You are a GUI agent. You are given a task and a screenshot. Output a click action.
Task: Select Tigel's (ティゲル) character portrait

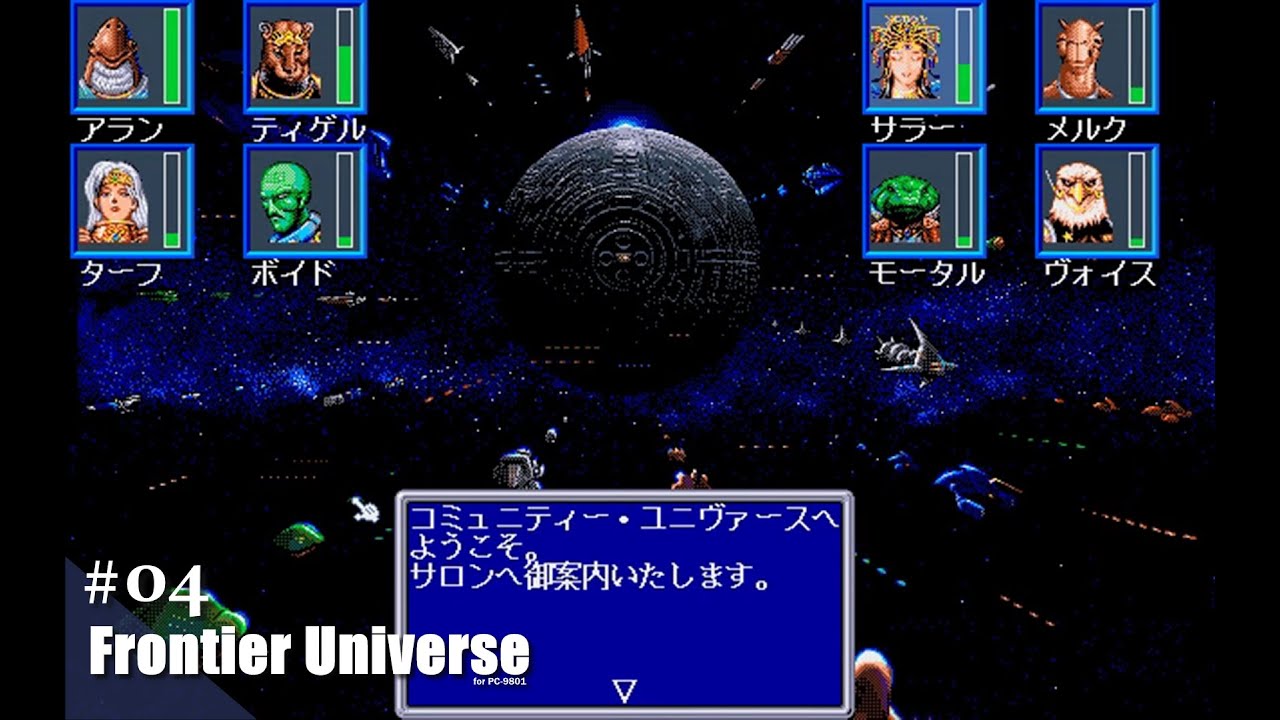pos(288,60)
